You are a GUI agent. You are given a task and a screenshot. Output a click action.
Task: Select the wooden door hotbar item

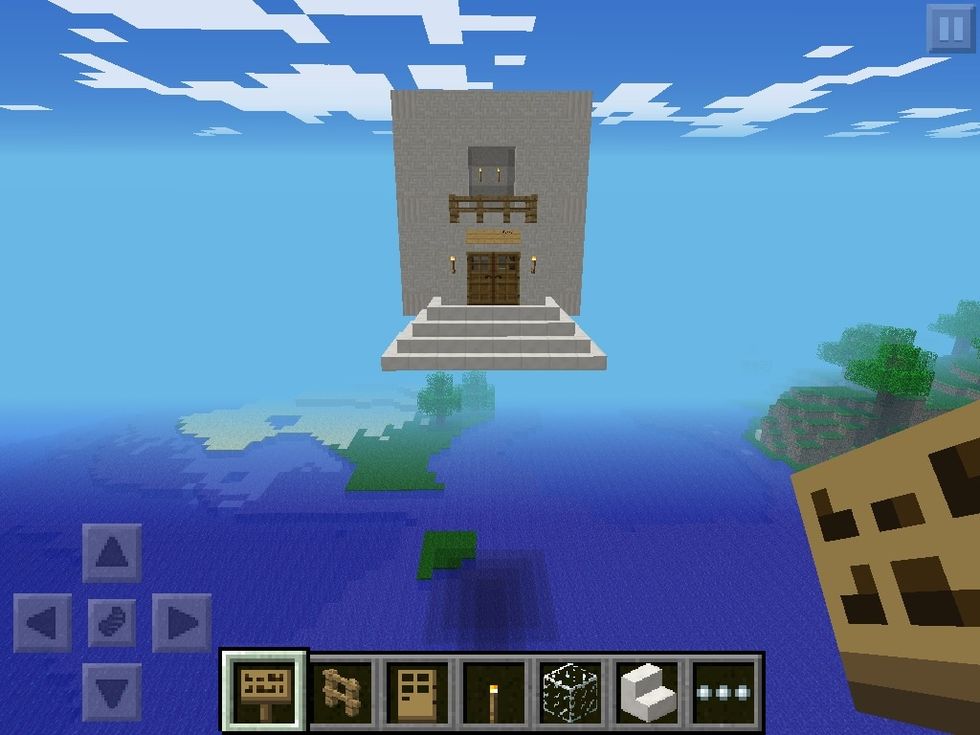[417, 689]
